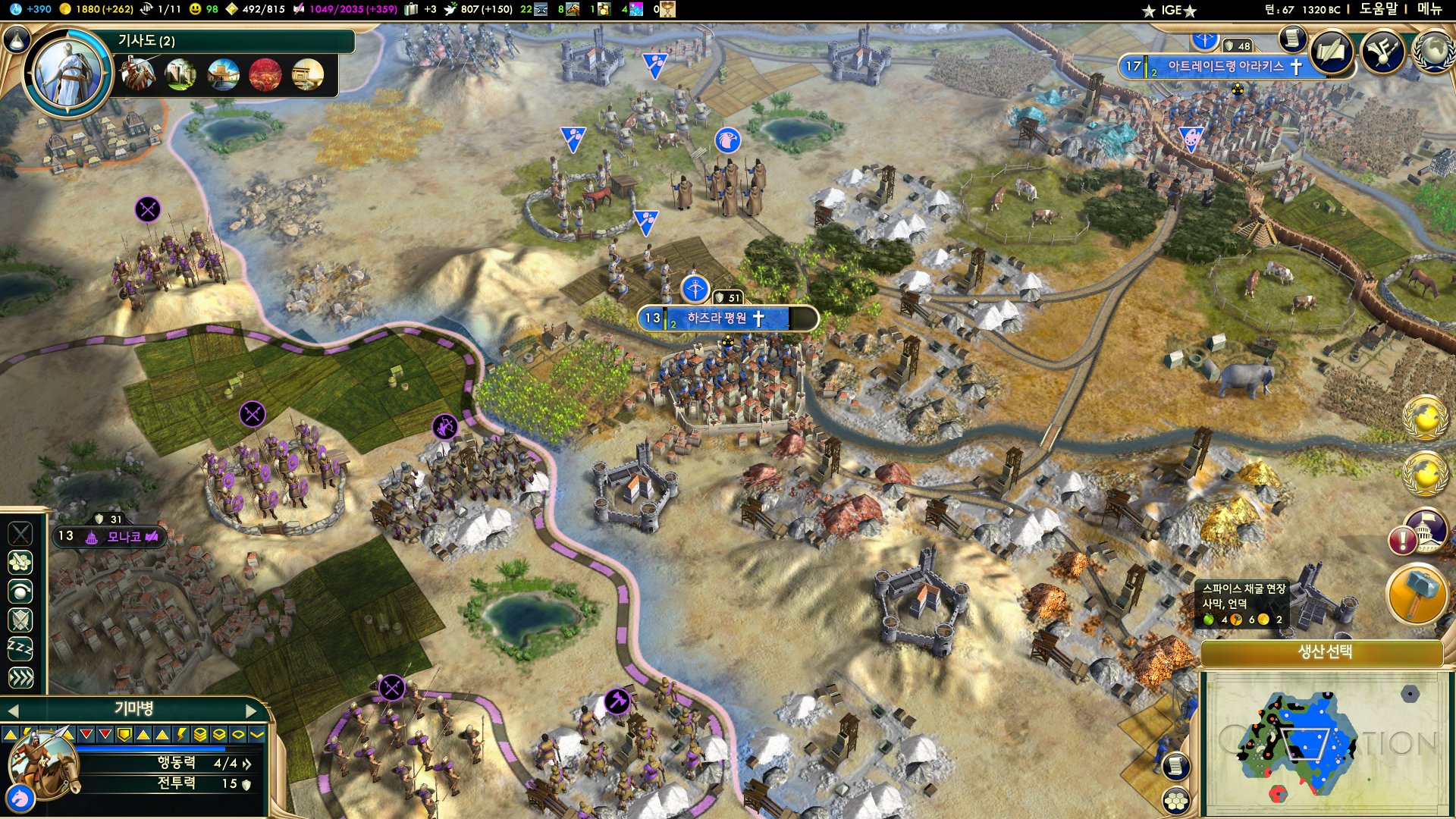Cycle to next unit with right arrow
Image resolution: width=1456 pixels, height=819 pixels.
253,711
